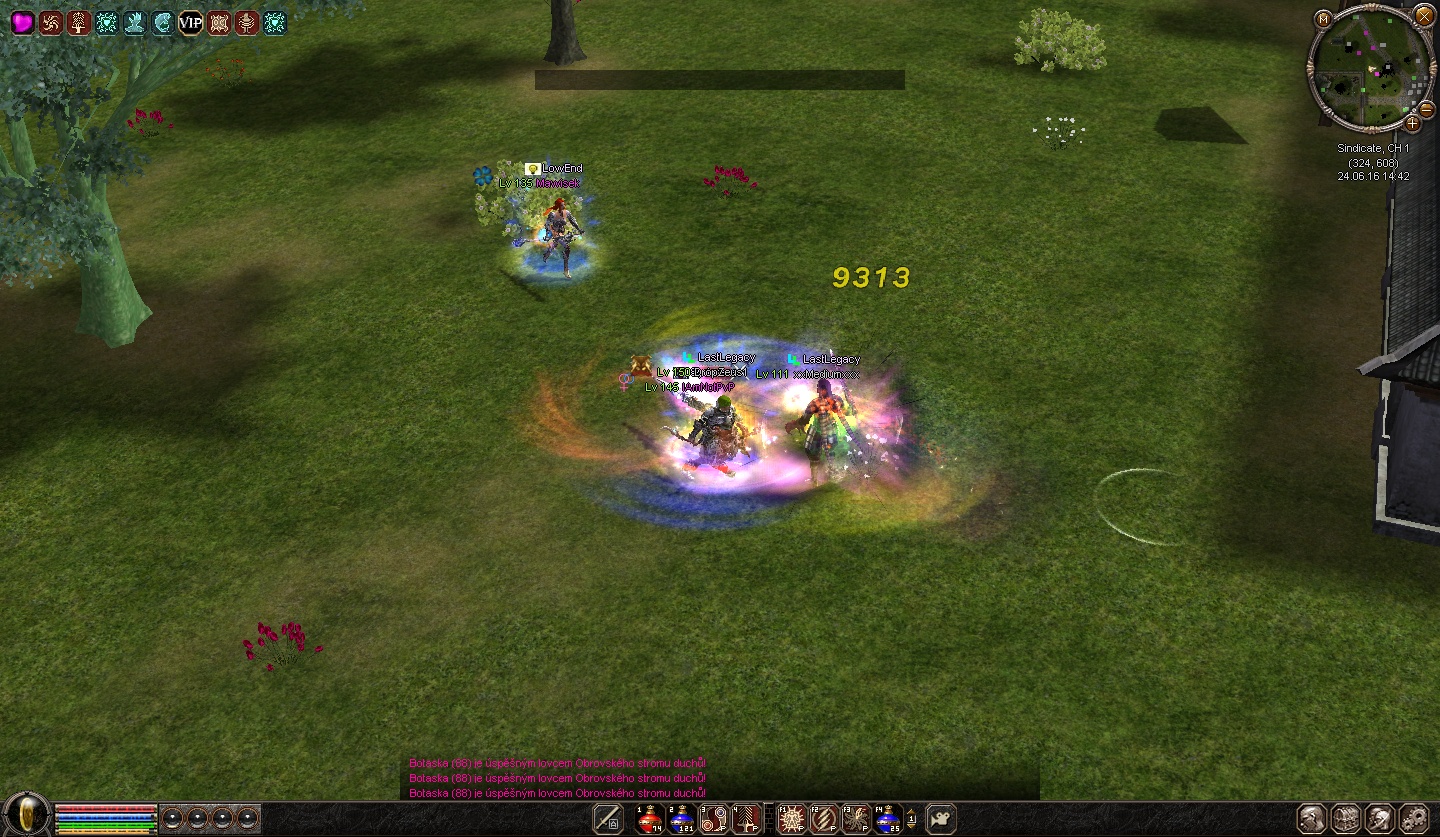Viewport: 1440px width, 837px height.
Task: Open the inventory chest button
Action: (1346, 818)
